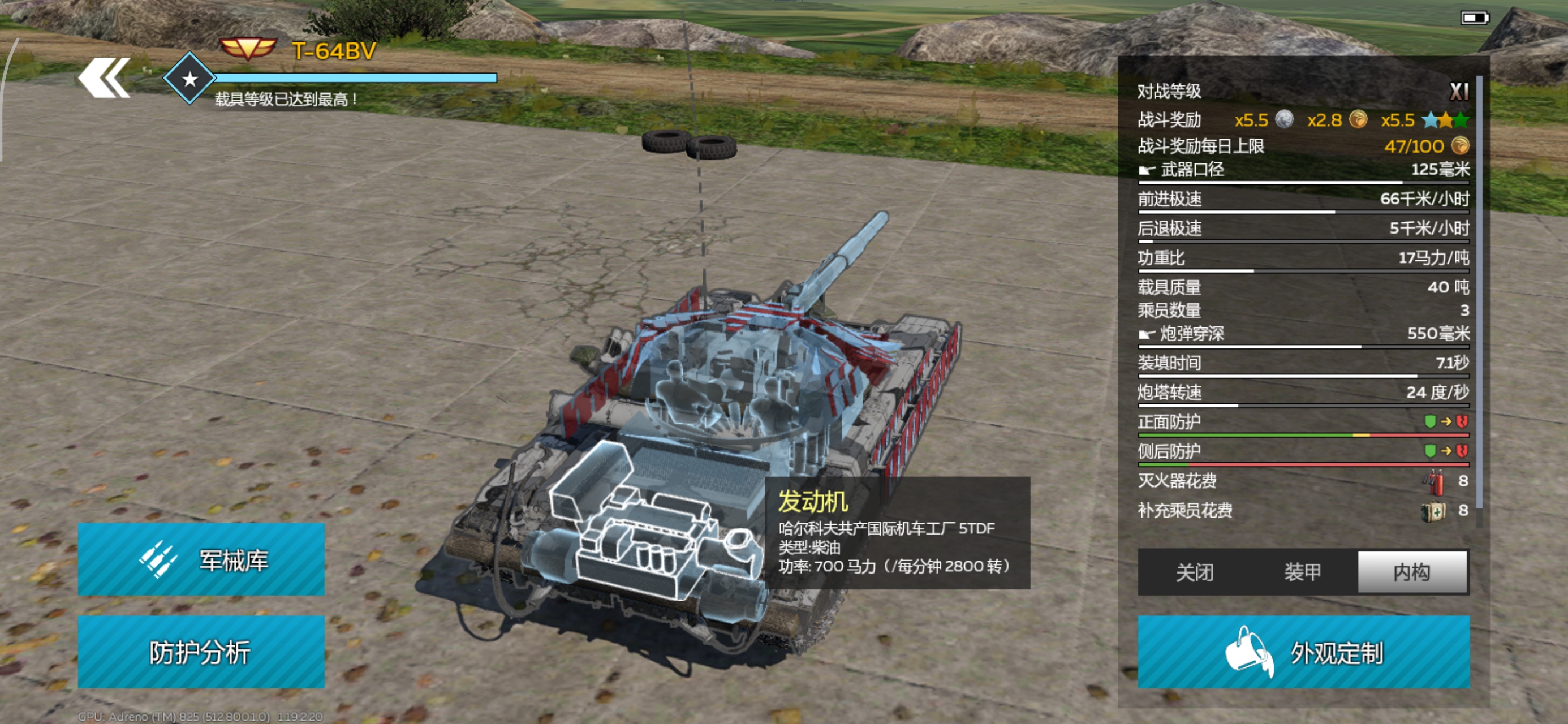
Task: Click the stats panel scrollbar
Action: pyautogui.click(x=1479, y=292)
